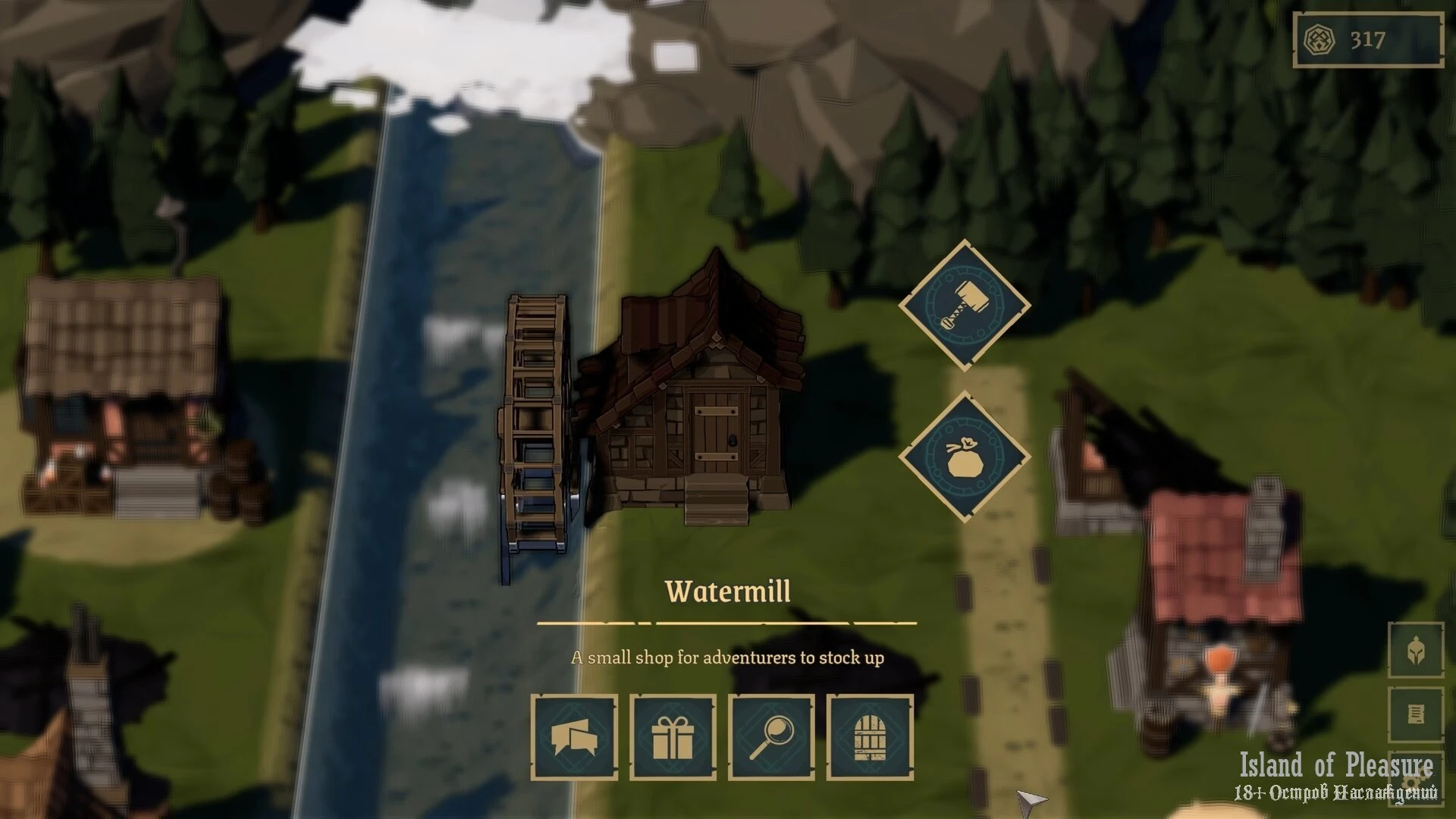The width and height of the screenshot is (1456, 819).
Task: Open the shop pouch diamond button
Action: click(964, 457)
